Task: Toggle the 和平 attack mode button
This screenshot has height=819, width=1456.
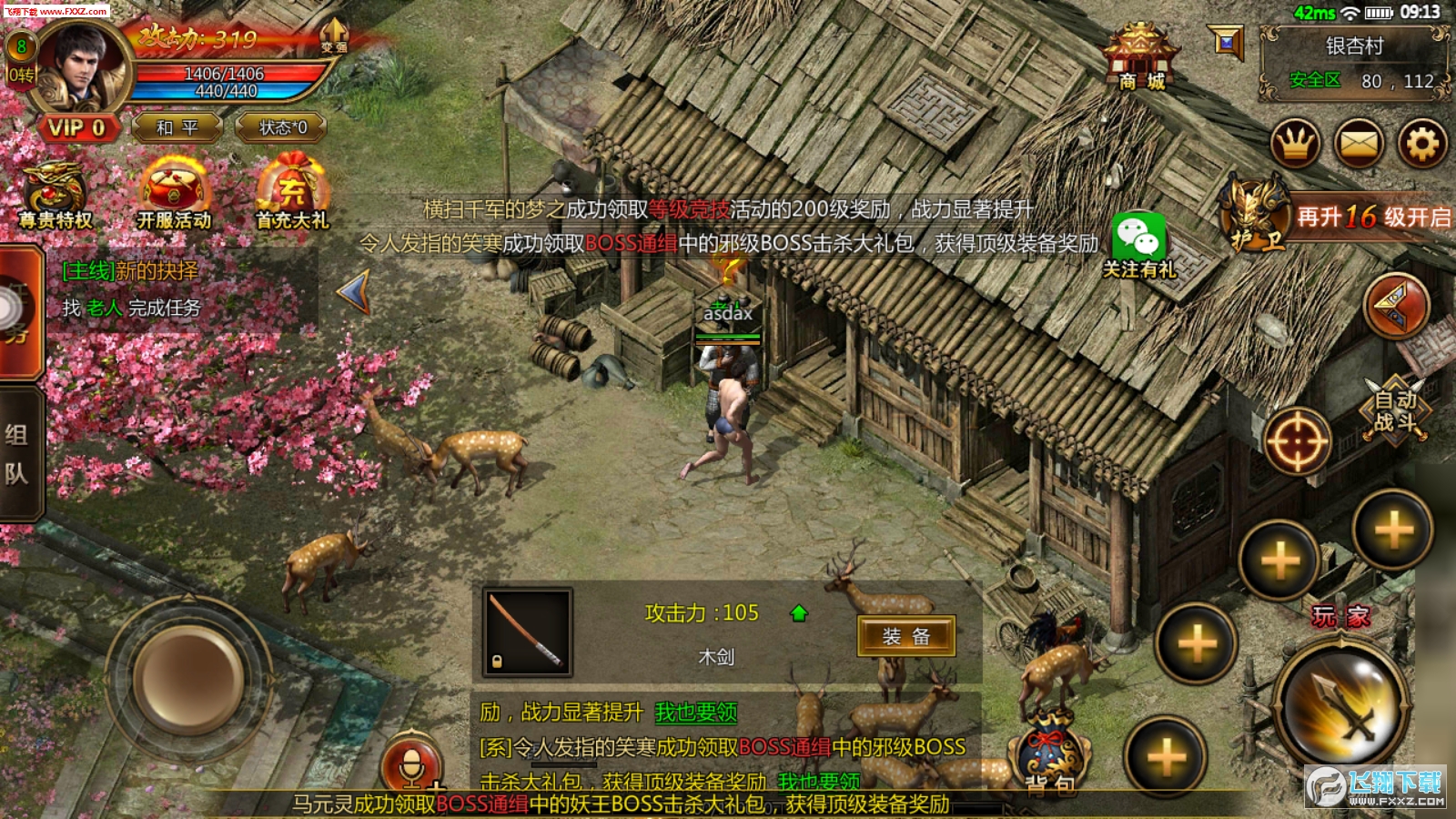Action: (x=177, y=127)
